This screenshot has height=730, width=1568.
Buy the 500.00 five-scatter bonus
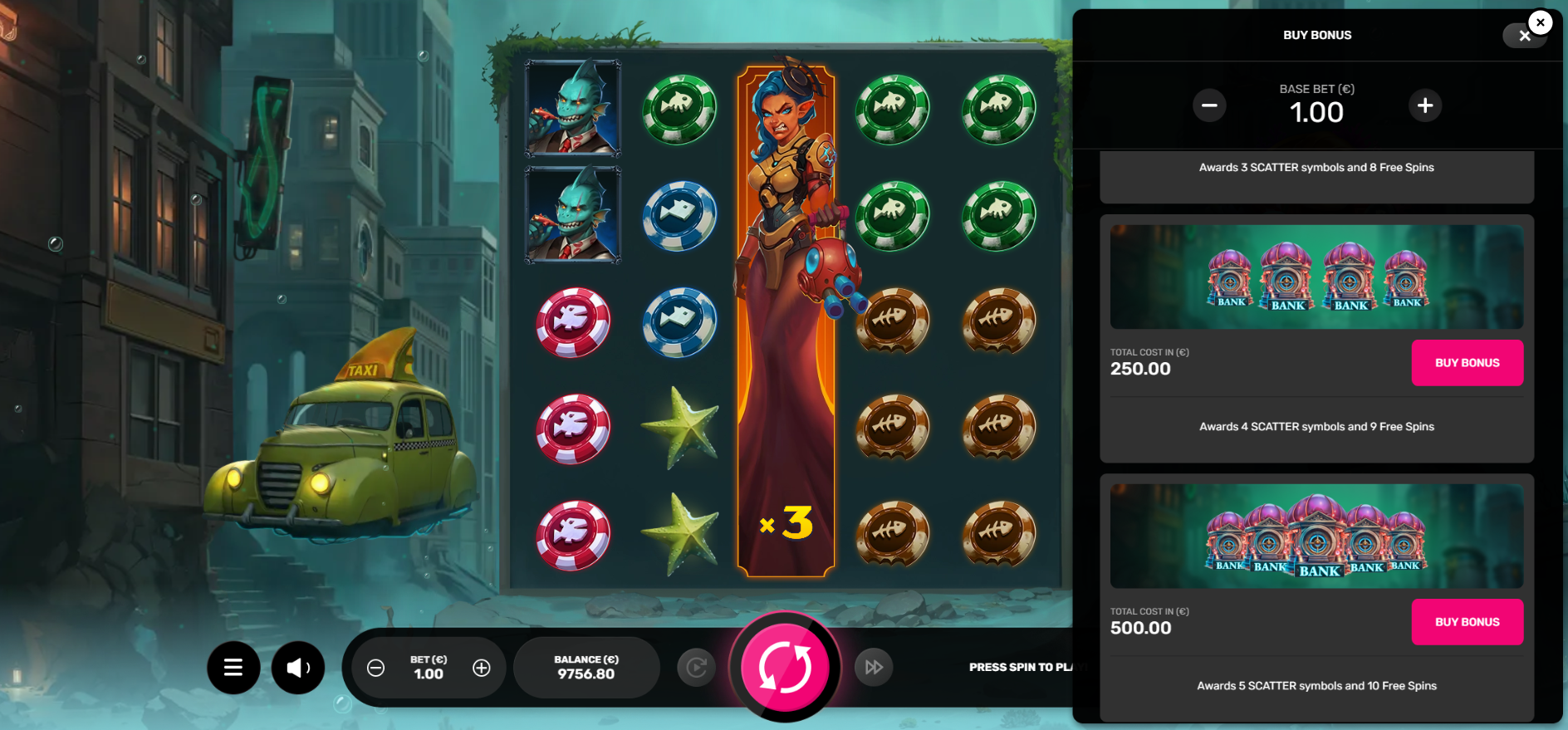click(1467, 622)
